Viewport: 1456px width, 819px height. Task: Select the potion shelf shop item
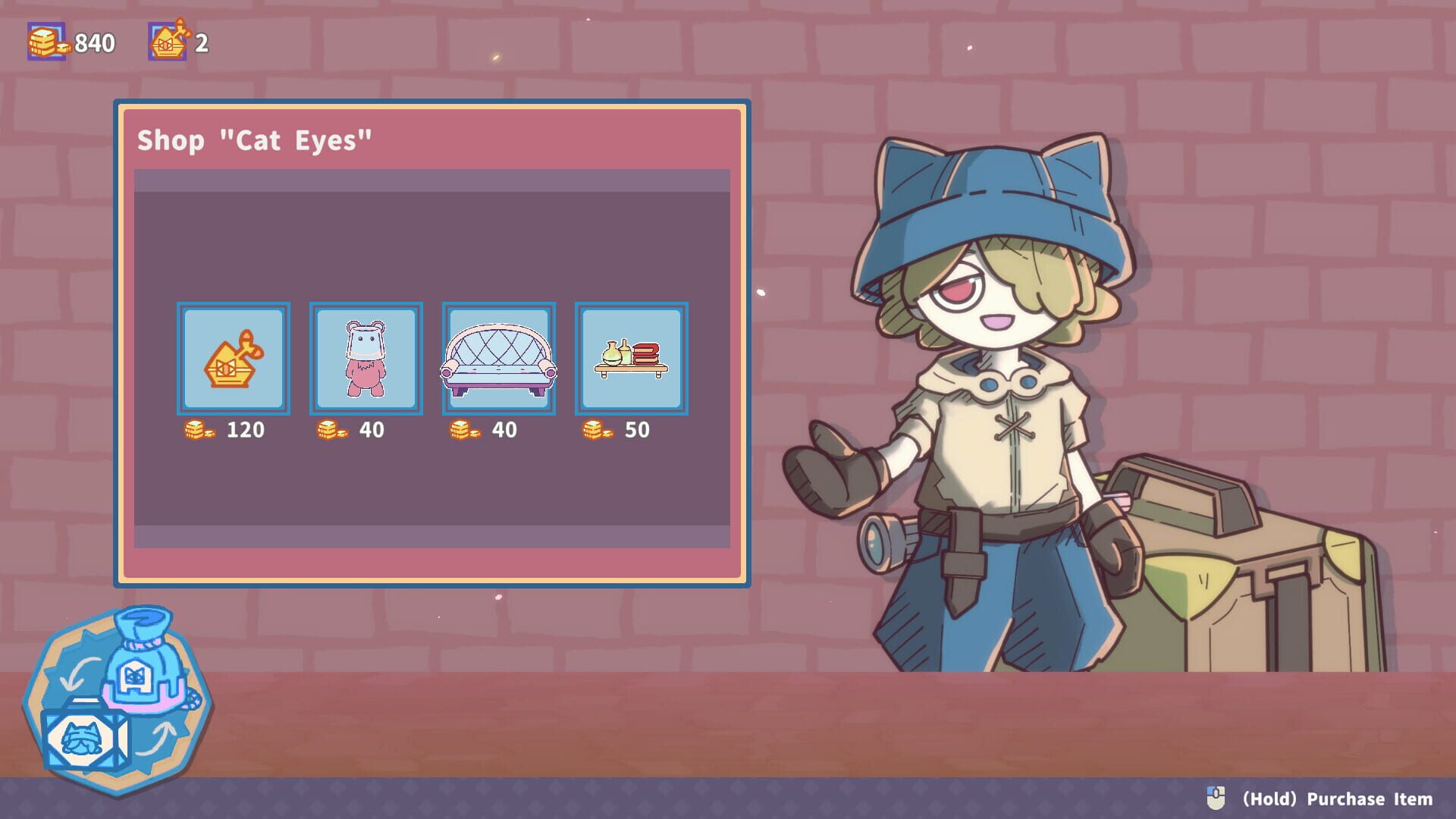tap(630, 357)
